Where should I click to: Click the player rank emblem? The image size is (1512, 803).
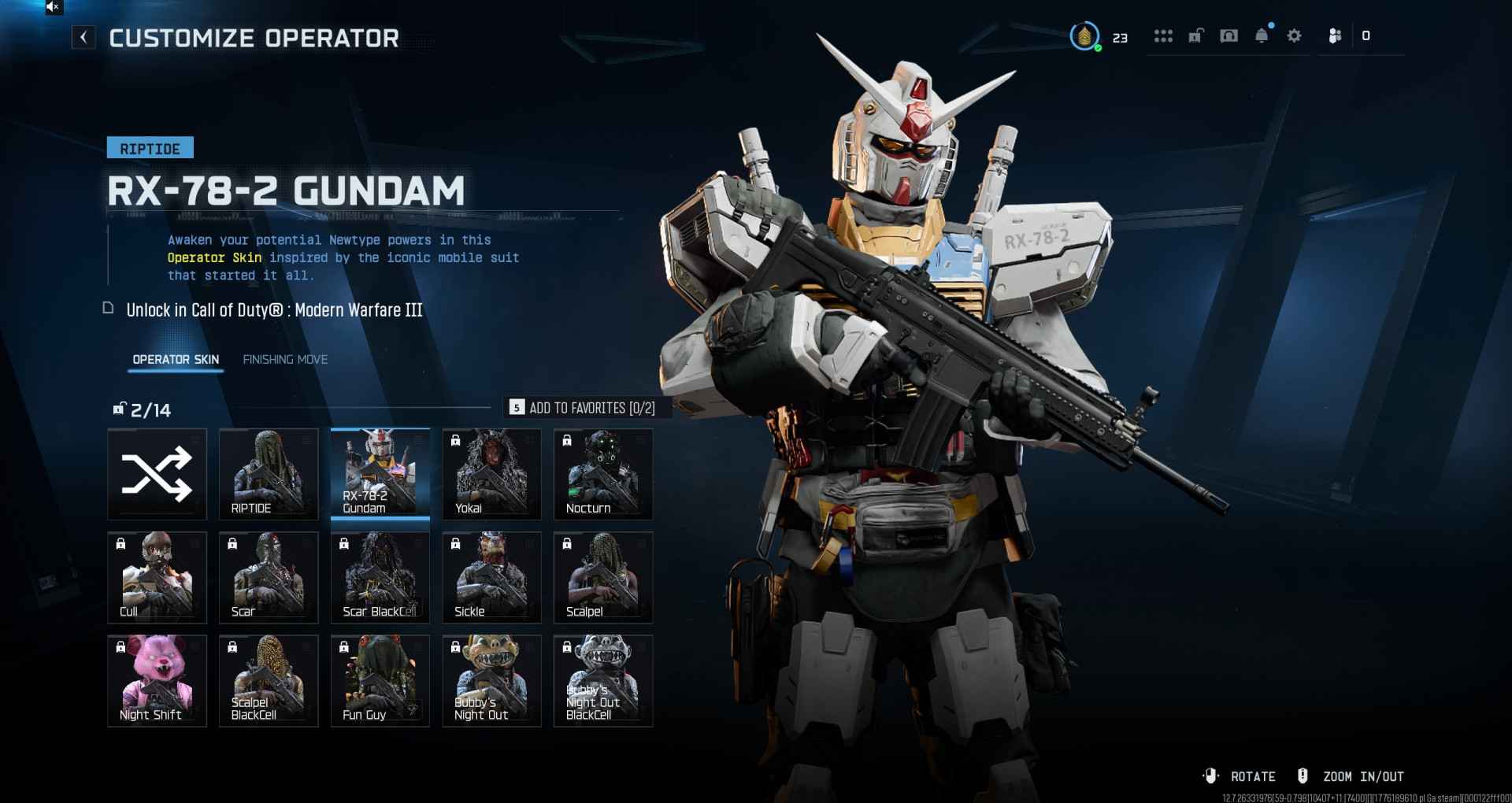coord(1084,36)
